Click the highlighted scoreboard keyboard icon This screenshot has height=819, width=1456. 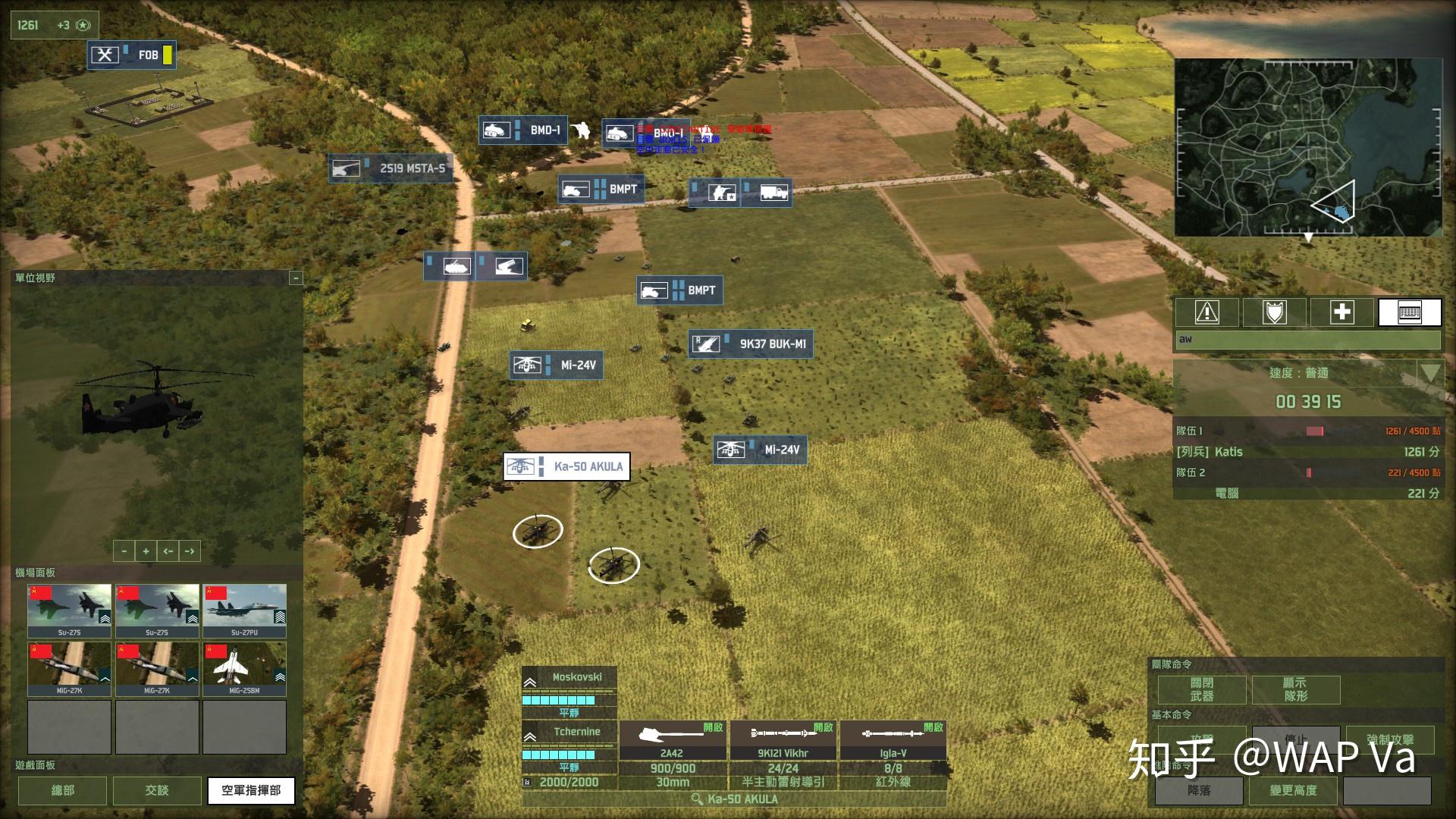pyautogui.click(x=1410, y=312)
